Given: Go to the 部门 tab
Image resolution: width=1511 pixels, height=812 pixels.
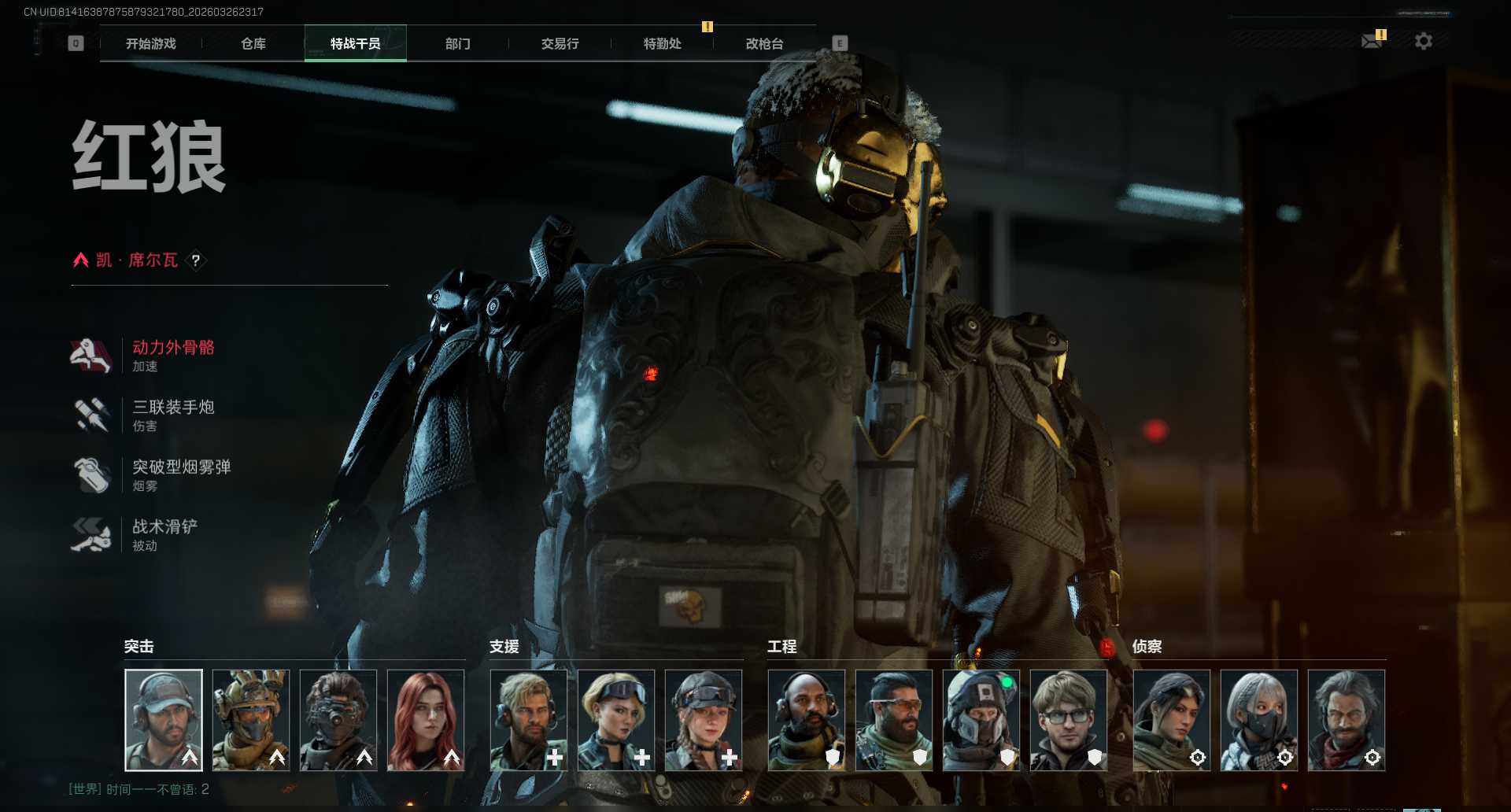Looking at the screenshot, I should (458, 44).
